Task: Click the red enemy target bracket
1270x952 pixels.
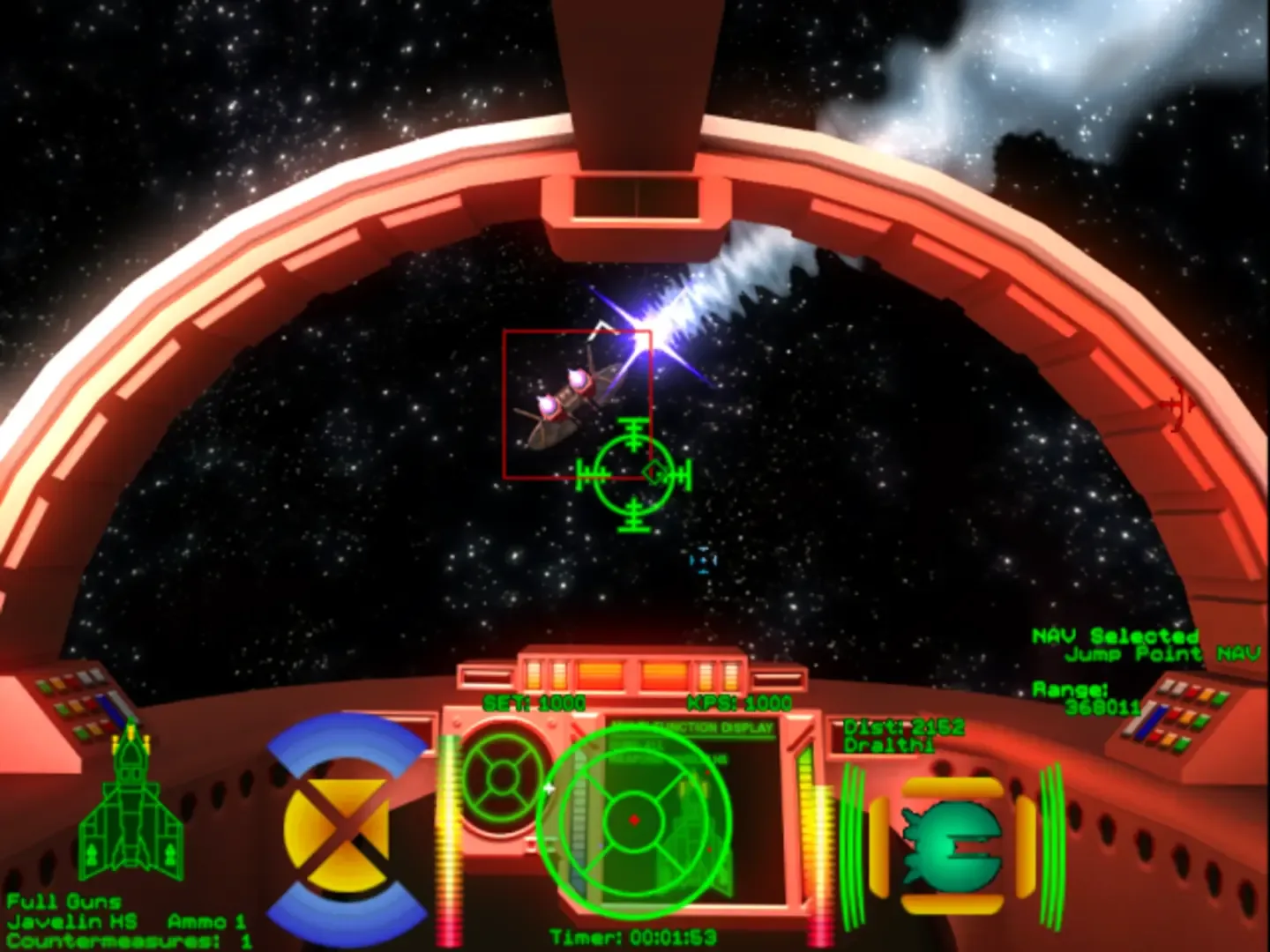Action: click(x=578, y=405)
